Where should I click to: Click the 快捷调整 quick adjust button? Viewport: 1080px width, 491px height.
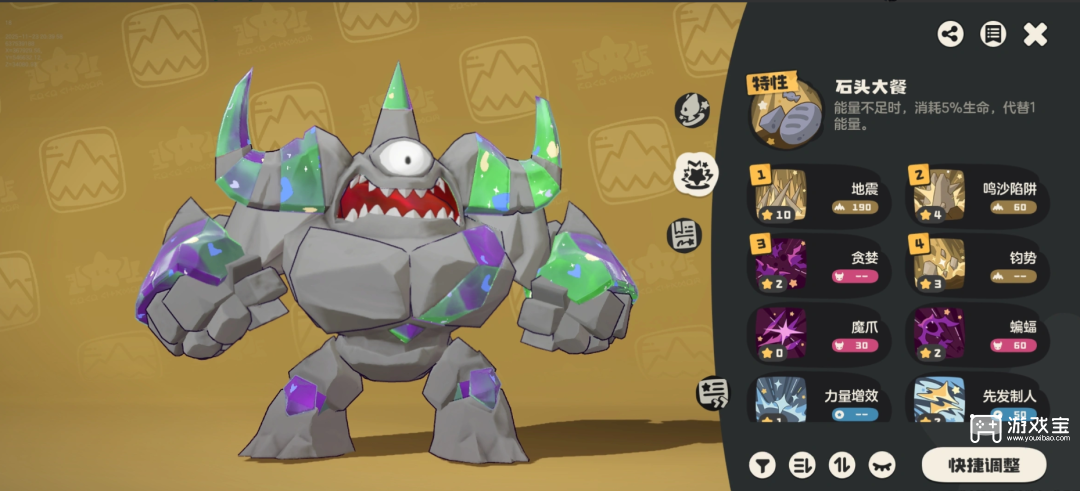(983, 464)
